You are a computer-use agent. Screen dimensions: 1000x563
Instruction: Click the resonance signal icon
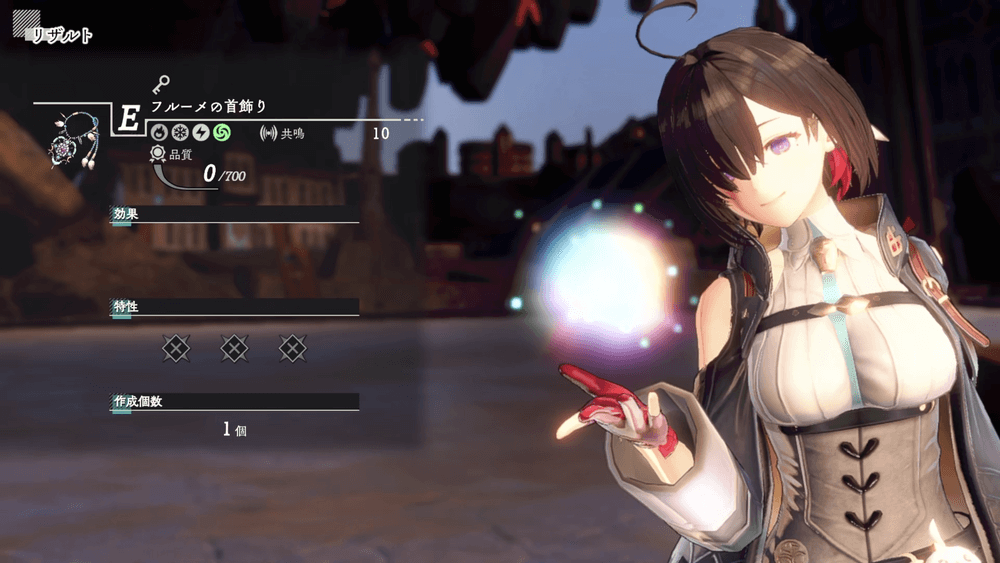pos(267,133)
